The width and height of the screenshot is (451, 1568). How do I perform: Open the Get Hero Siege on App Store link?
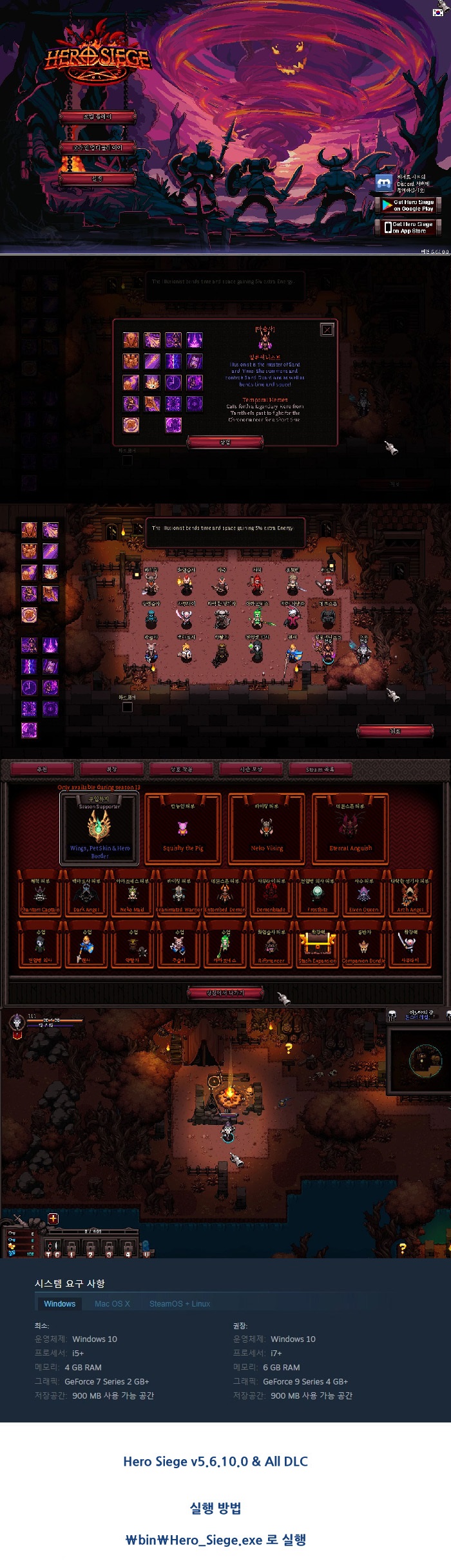click(x=408, y=227)
